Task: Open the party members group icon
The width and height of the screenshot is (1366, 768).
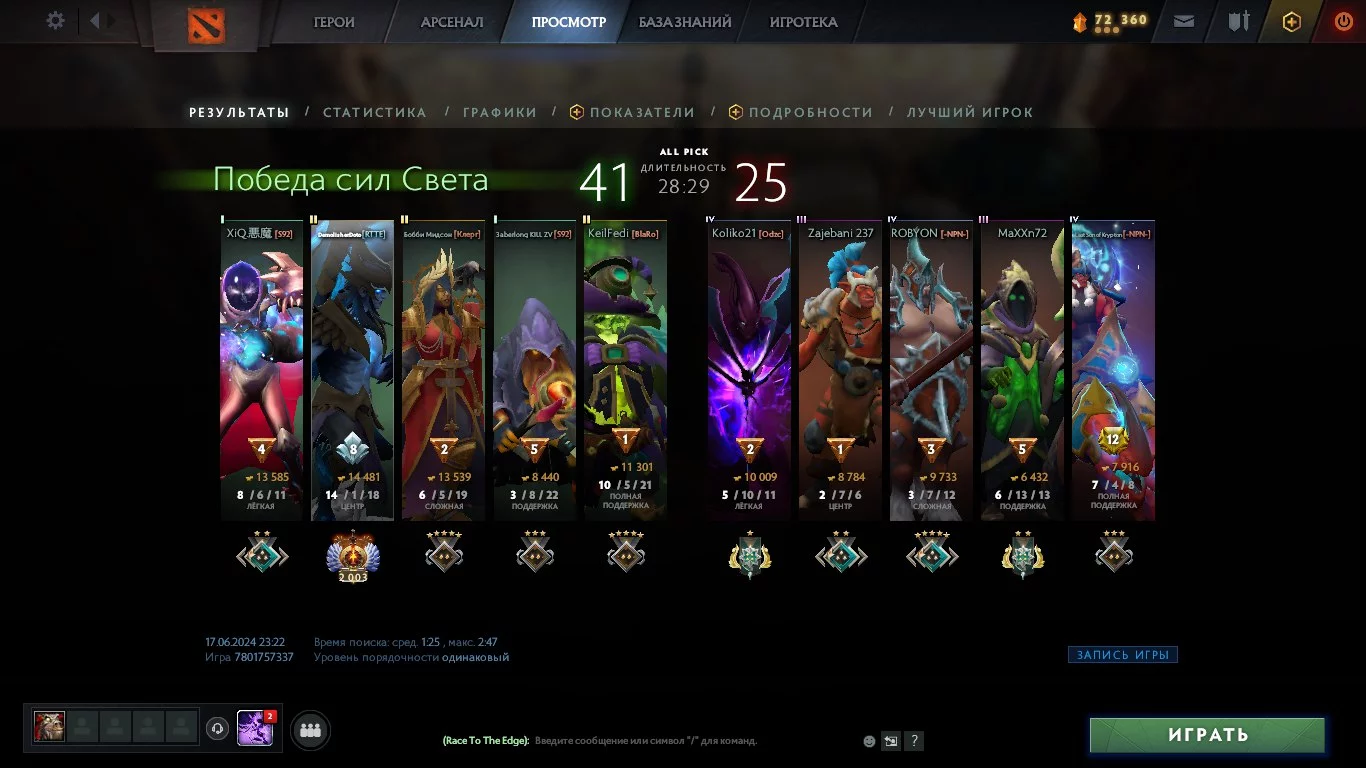Action: pos(310,731)
